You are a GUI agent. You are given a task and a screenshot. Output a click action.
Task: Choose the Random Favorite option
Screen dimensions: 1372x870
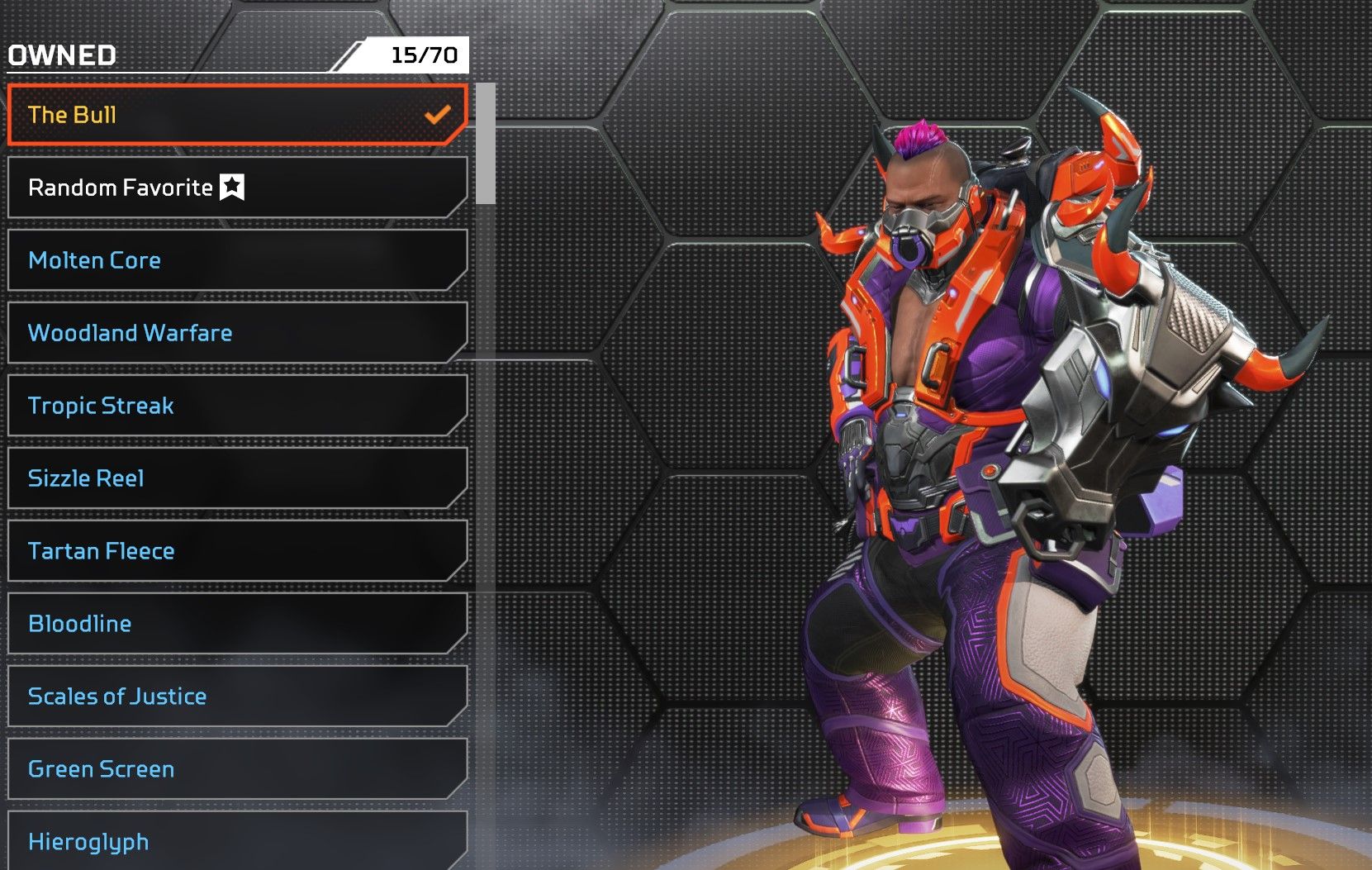[237, 188]
